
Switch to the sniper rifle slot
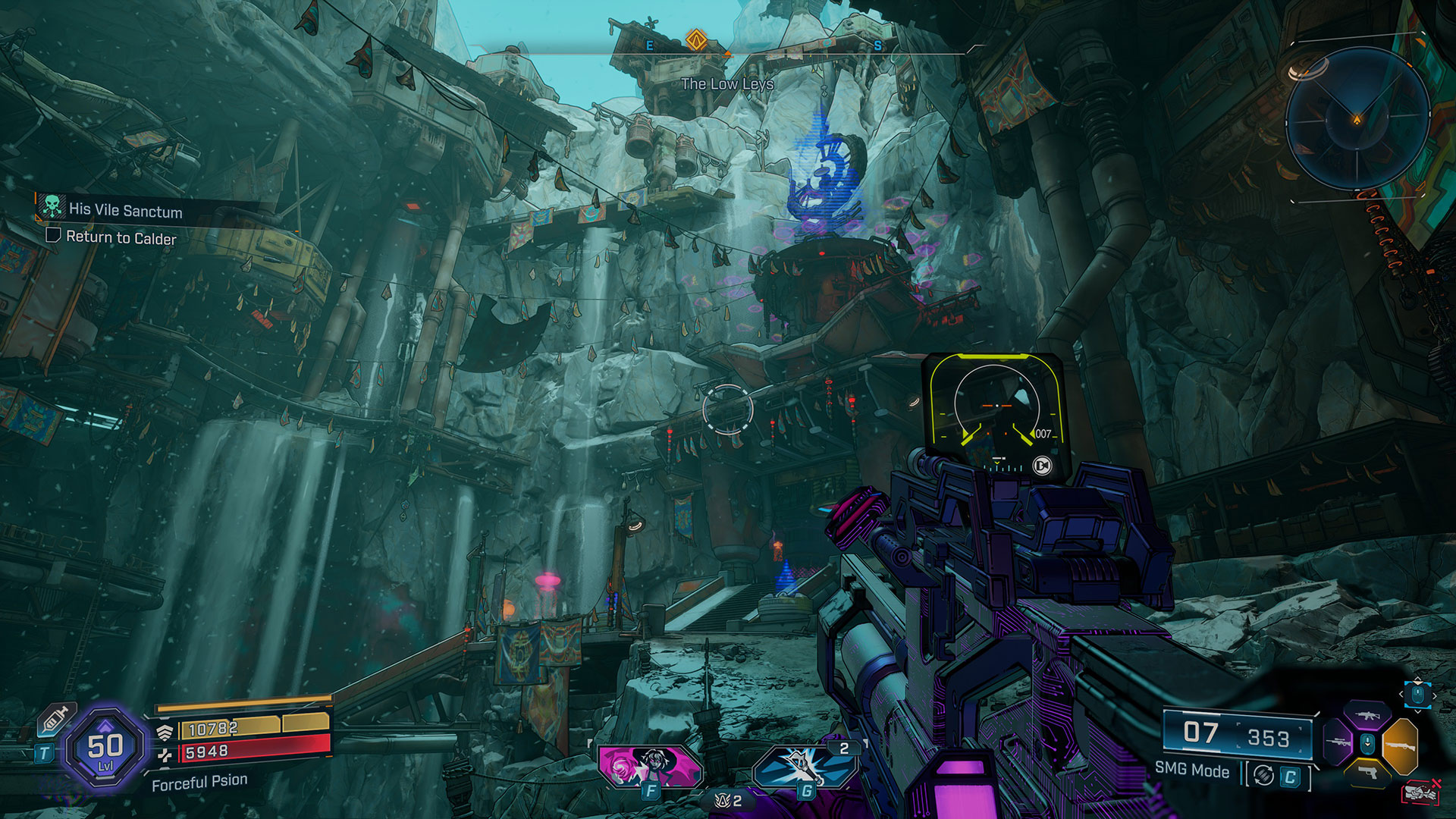1337,741
